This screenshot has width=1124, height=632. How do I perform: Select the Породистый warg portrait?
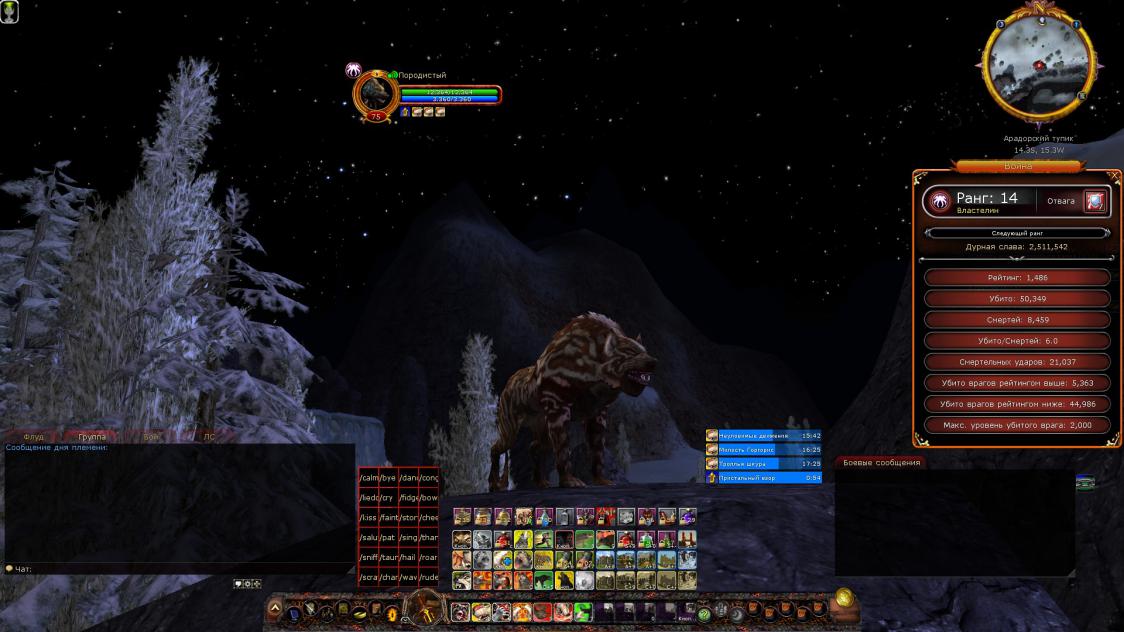376,93
